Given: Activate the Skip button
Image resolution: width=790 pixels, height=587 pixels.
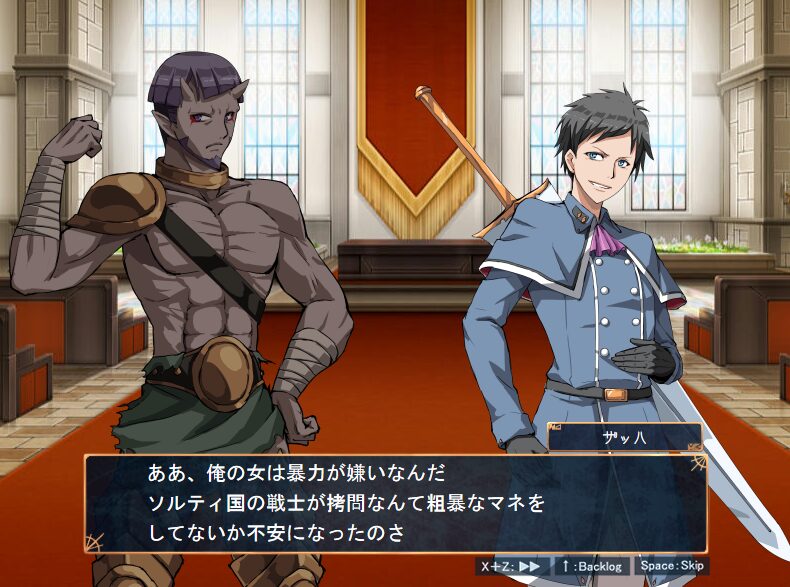Looking at the screenshot, I should (672, 566).
